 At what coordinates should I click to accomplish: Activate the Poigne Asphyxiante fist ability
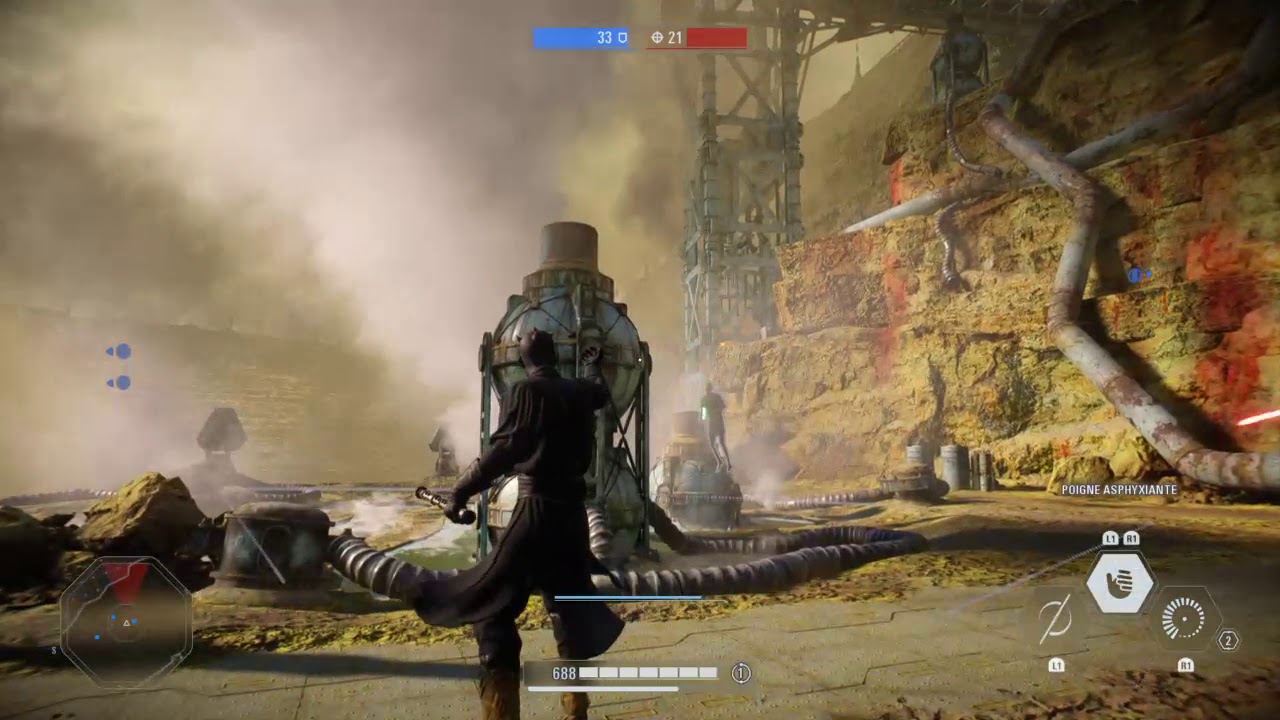[1120, 583]
